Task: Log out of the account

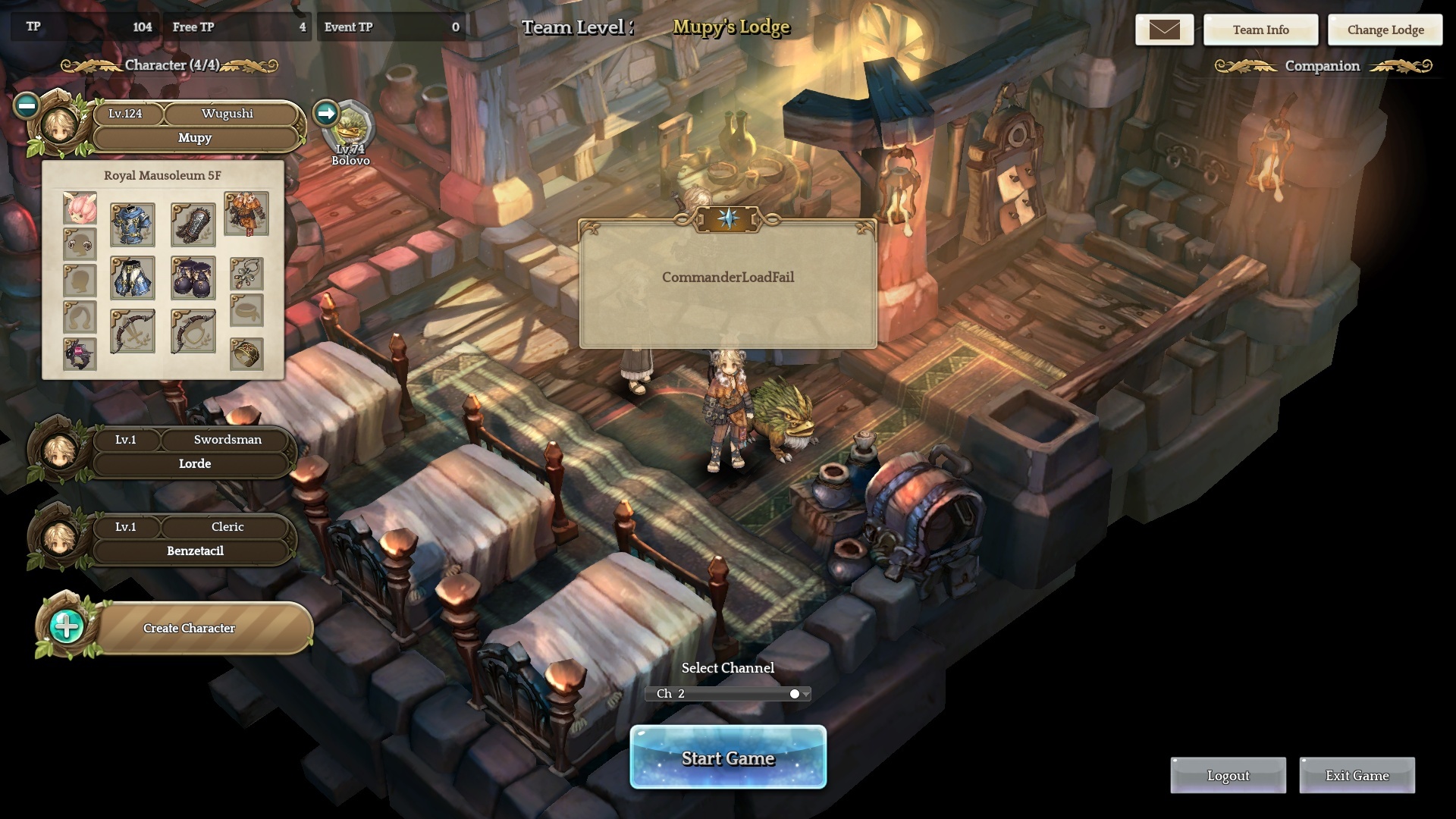Action: 1228,775
